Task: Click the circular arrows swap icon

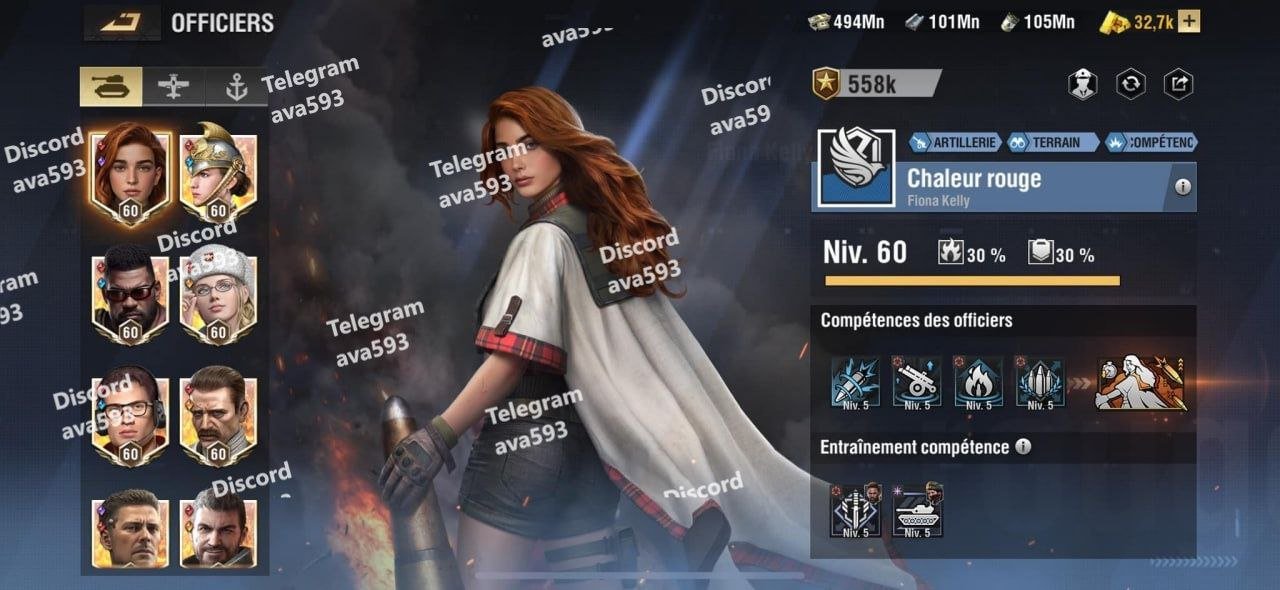Action: click(1131, 85)
